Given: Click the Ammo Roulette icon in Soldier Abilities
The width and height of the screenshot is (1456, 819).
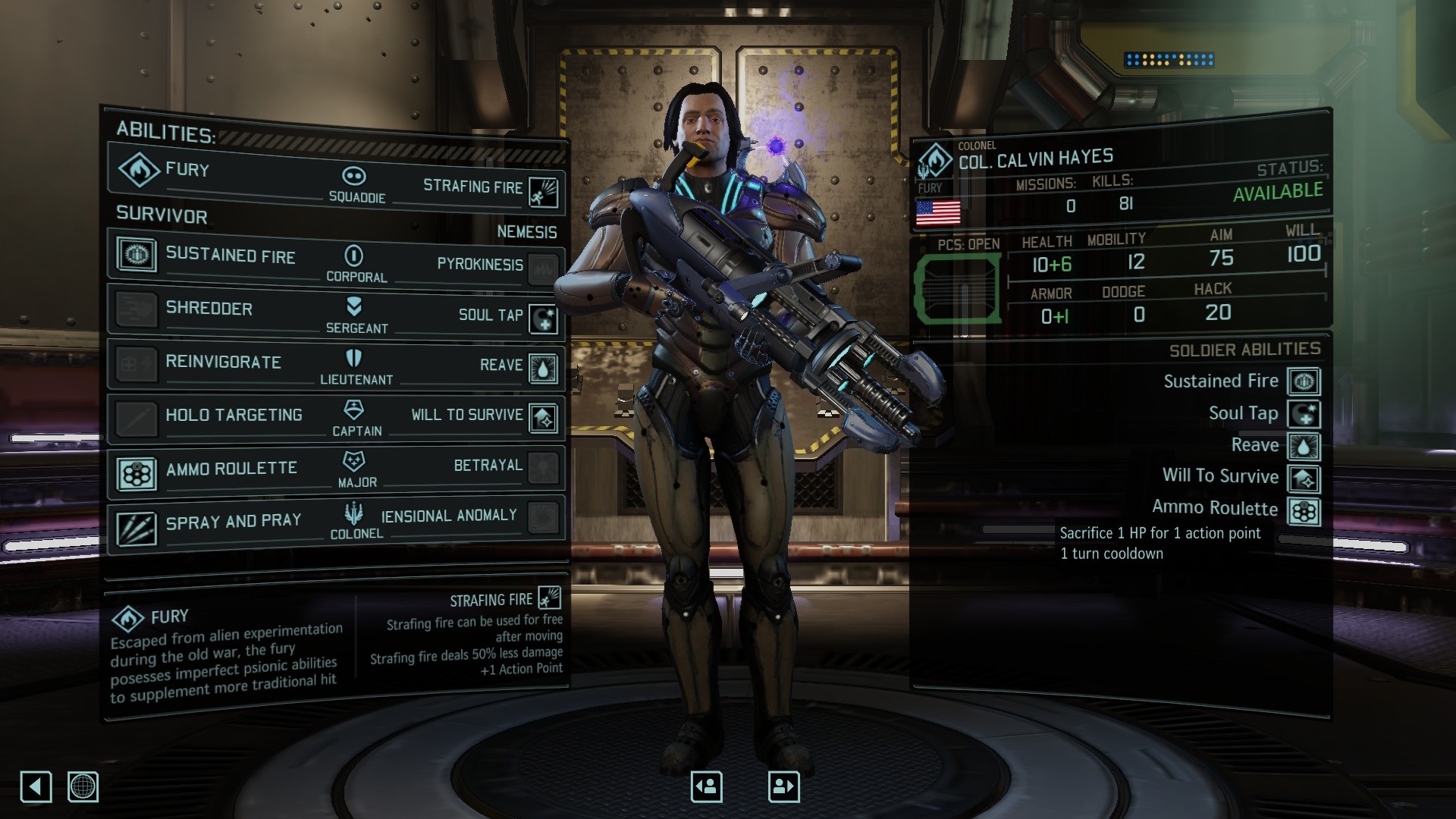Looking at the screenshot, I should [1304, 511].
